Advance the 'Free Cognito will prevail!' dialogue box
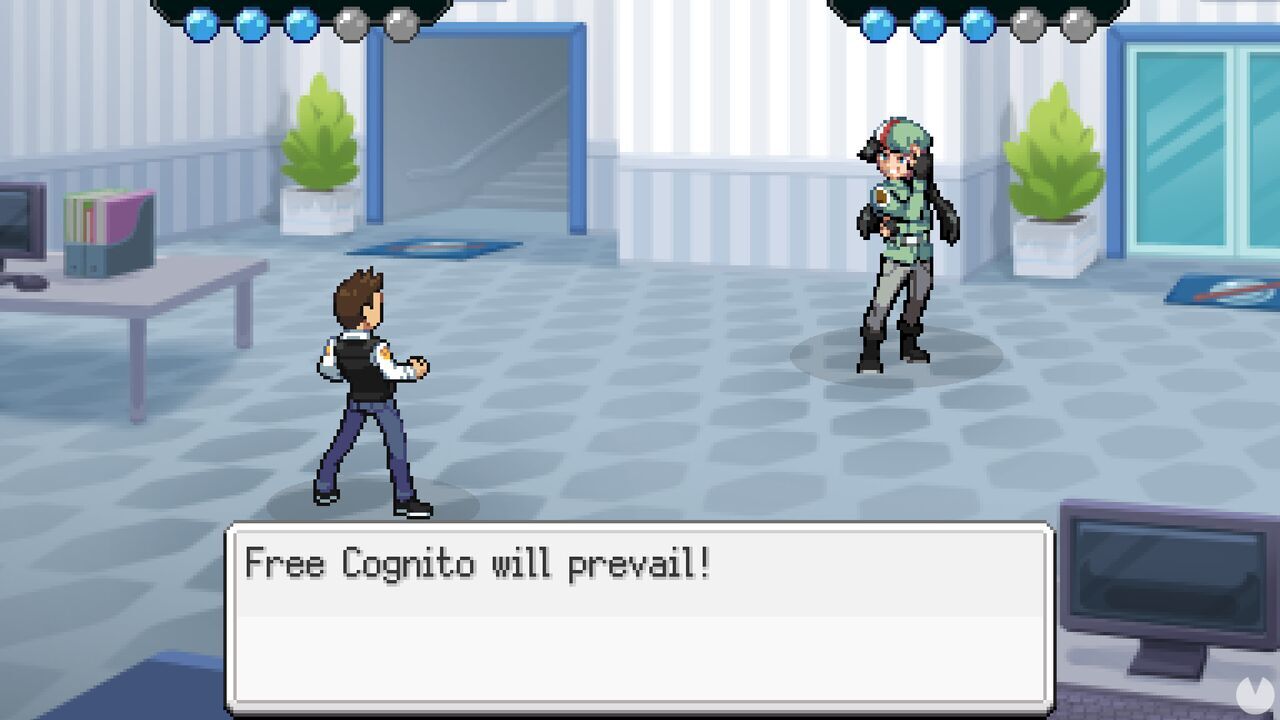Screen dimensions: 1280x720 click(x=640, y=620)
